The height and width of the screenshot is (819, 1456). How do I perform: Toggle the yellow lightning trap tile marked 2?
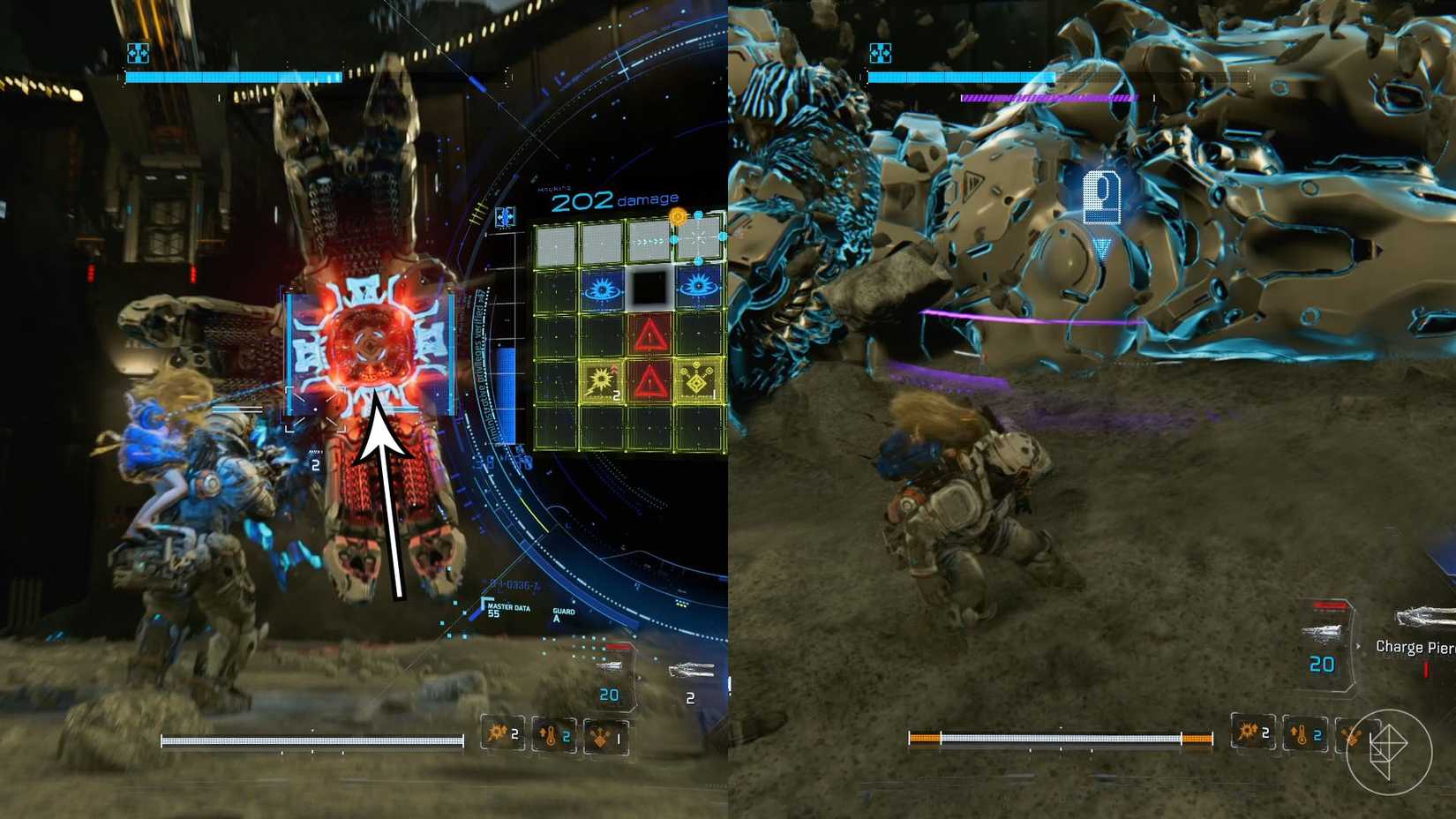(x=600, y=380)
